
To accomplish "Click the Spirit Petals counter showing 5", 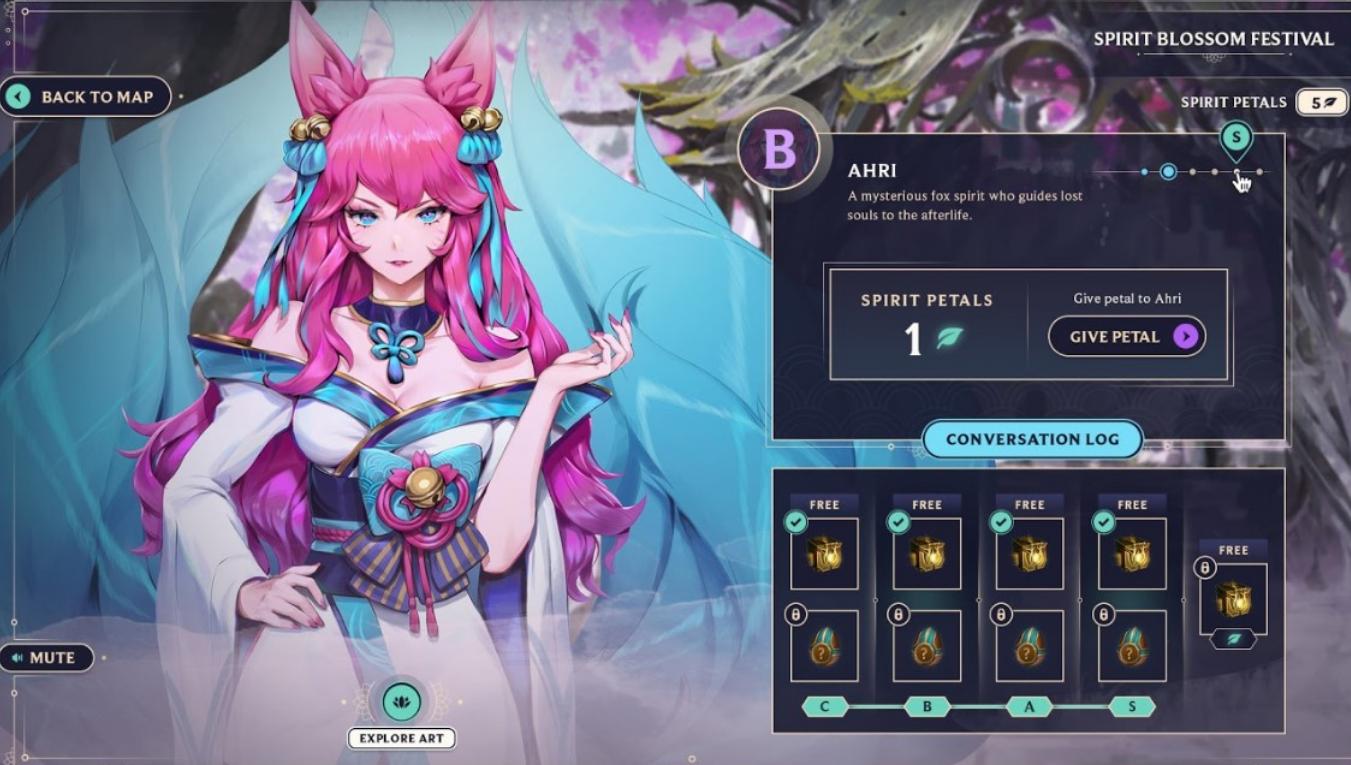I will pyautogui.click(x=1321, y=102).
